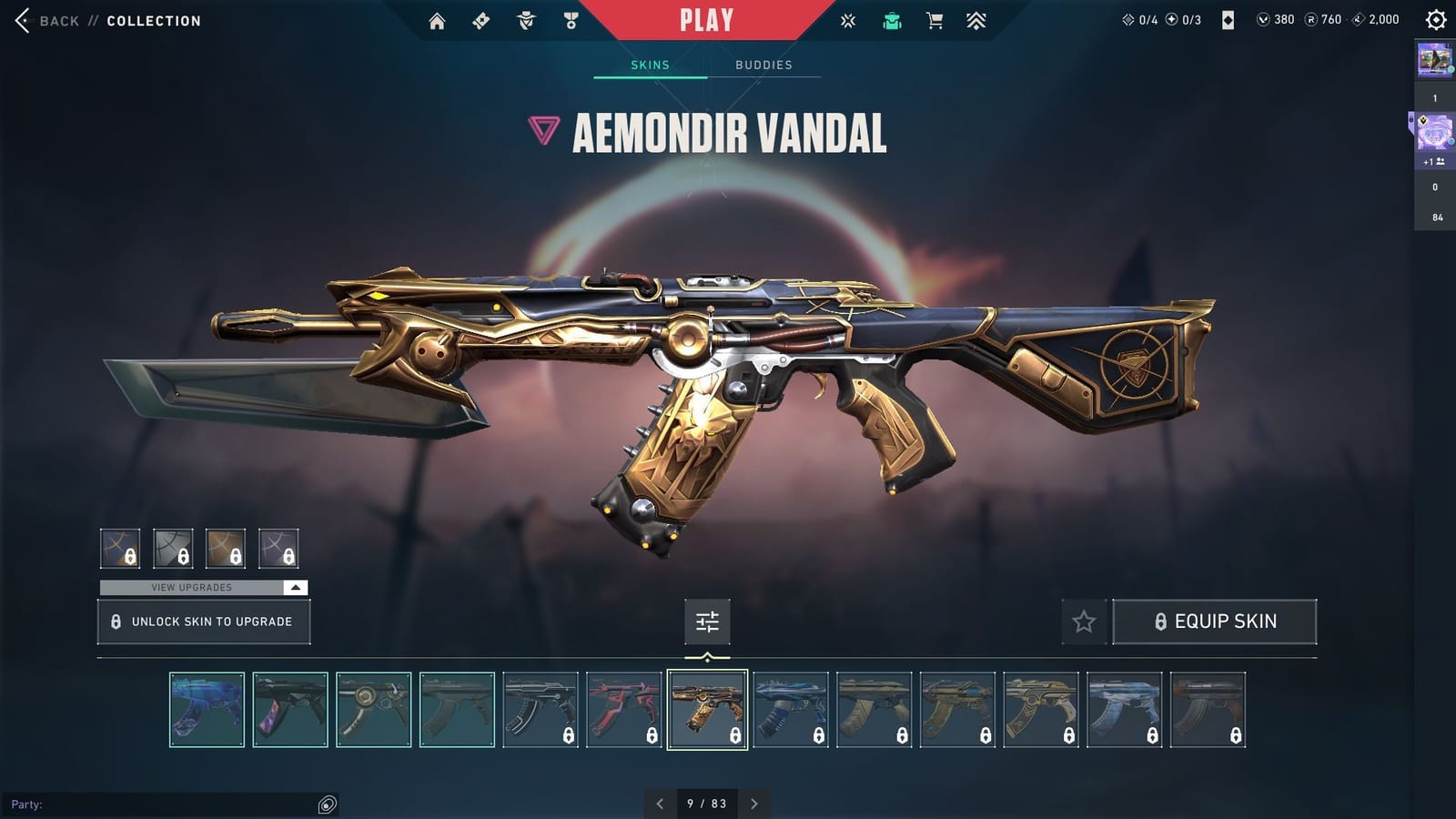Open the Battlepass ticket icon
Screen dimensions: 1456x819
click(x=481, y=20)
